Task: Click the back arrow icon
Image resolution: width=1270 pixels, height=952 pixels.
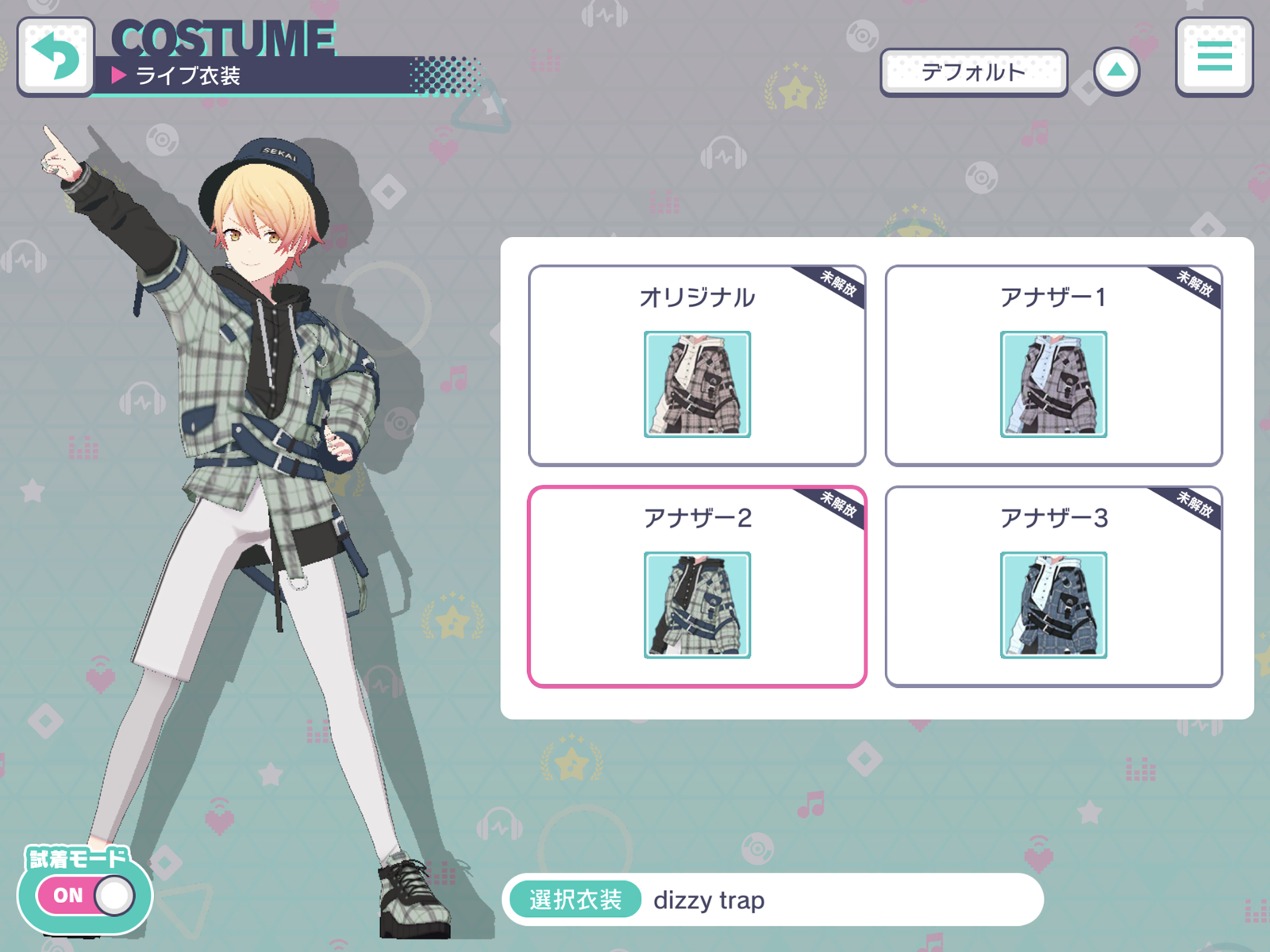Action: click(x=56, y=58)
